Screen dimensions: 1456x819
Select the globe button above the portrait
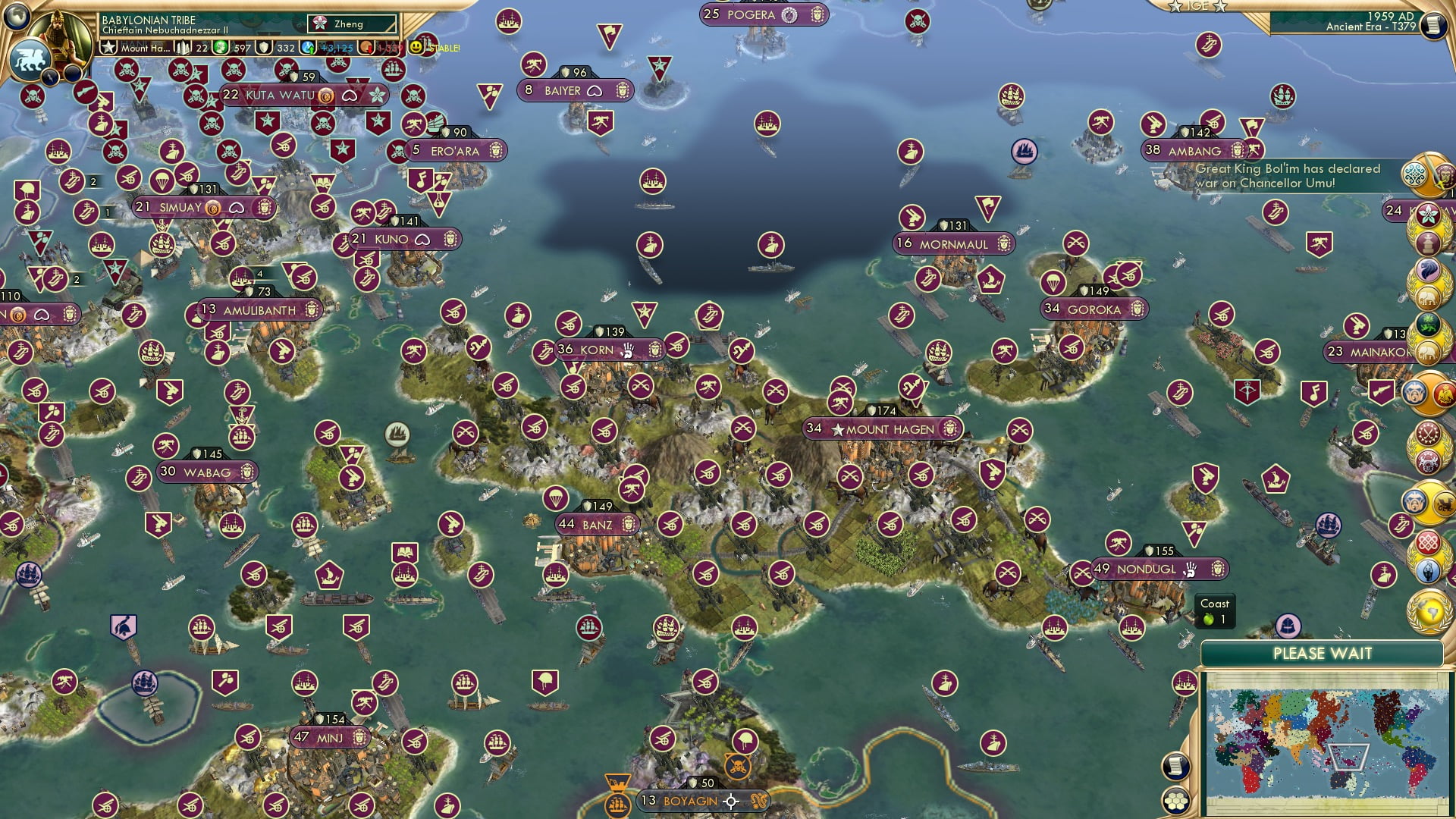(x=17, y=15)
